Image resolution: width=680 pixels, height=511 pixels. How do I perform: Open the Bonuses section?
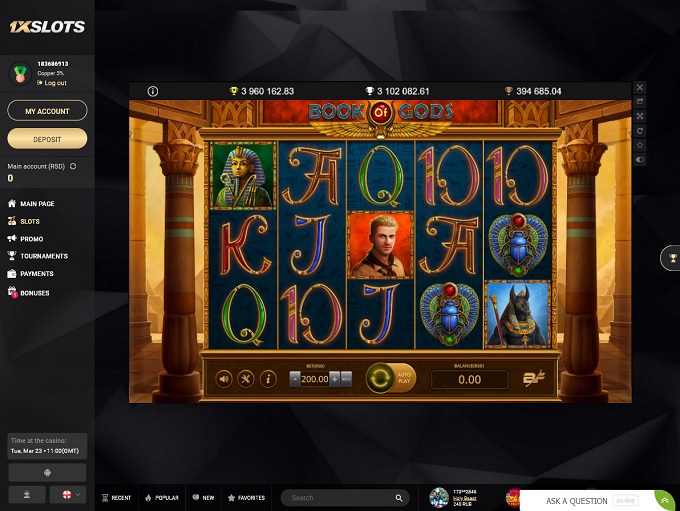[35, 293]
